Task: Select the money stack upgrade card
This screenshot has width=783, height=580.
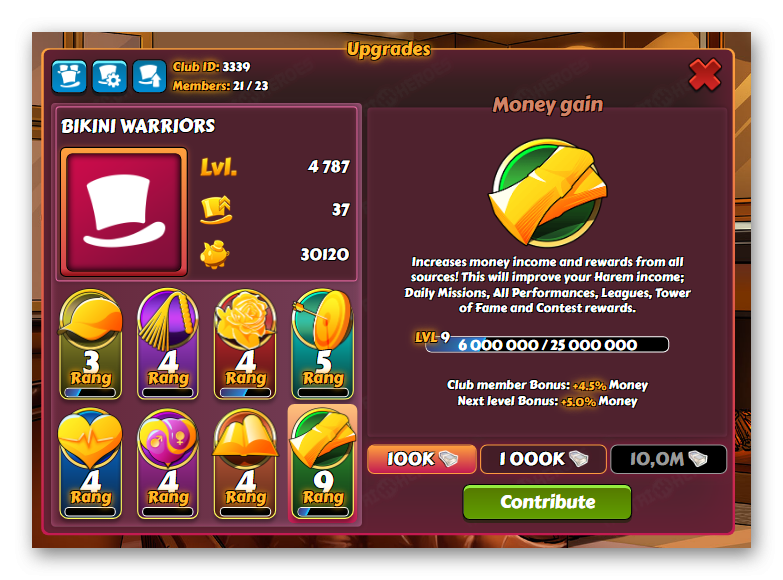Action: [322, 462]
